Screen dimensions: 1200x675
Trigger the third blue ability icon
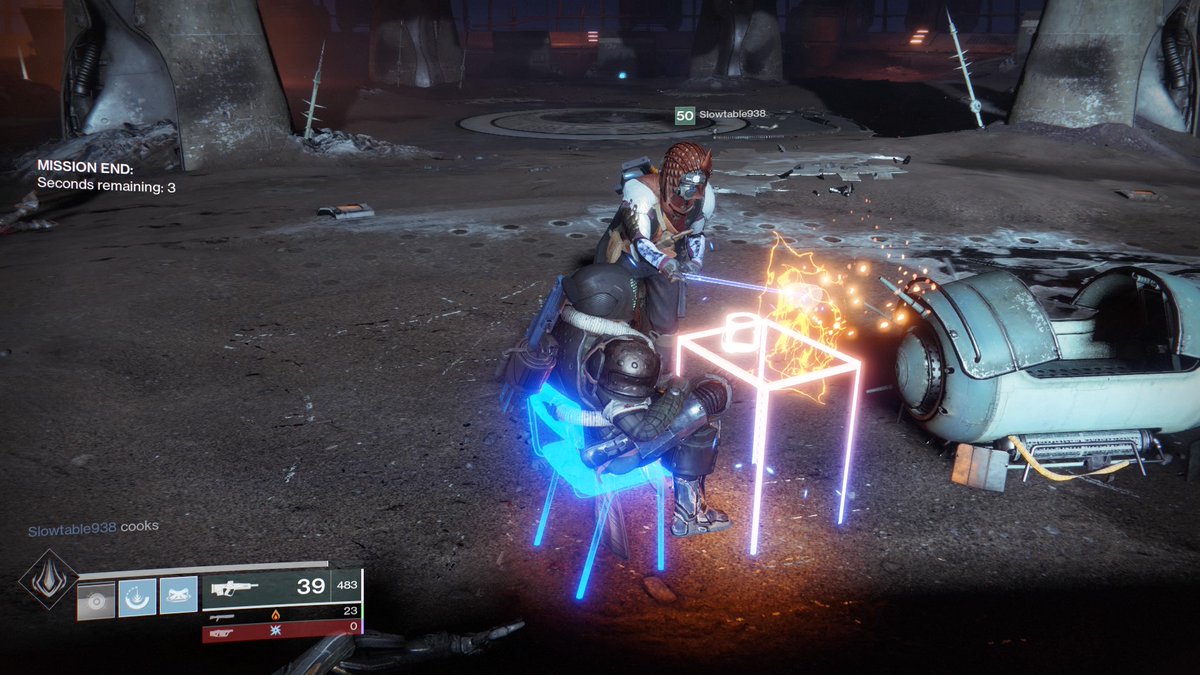click(178, 597)
